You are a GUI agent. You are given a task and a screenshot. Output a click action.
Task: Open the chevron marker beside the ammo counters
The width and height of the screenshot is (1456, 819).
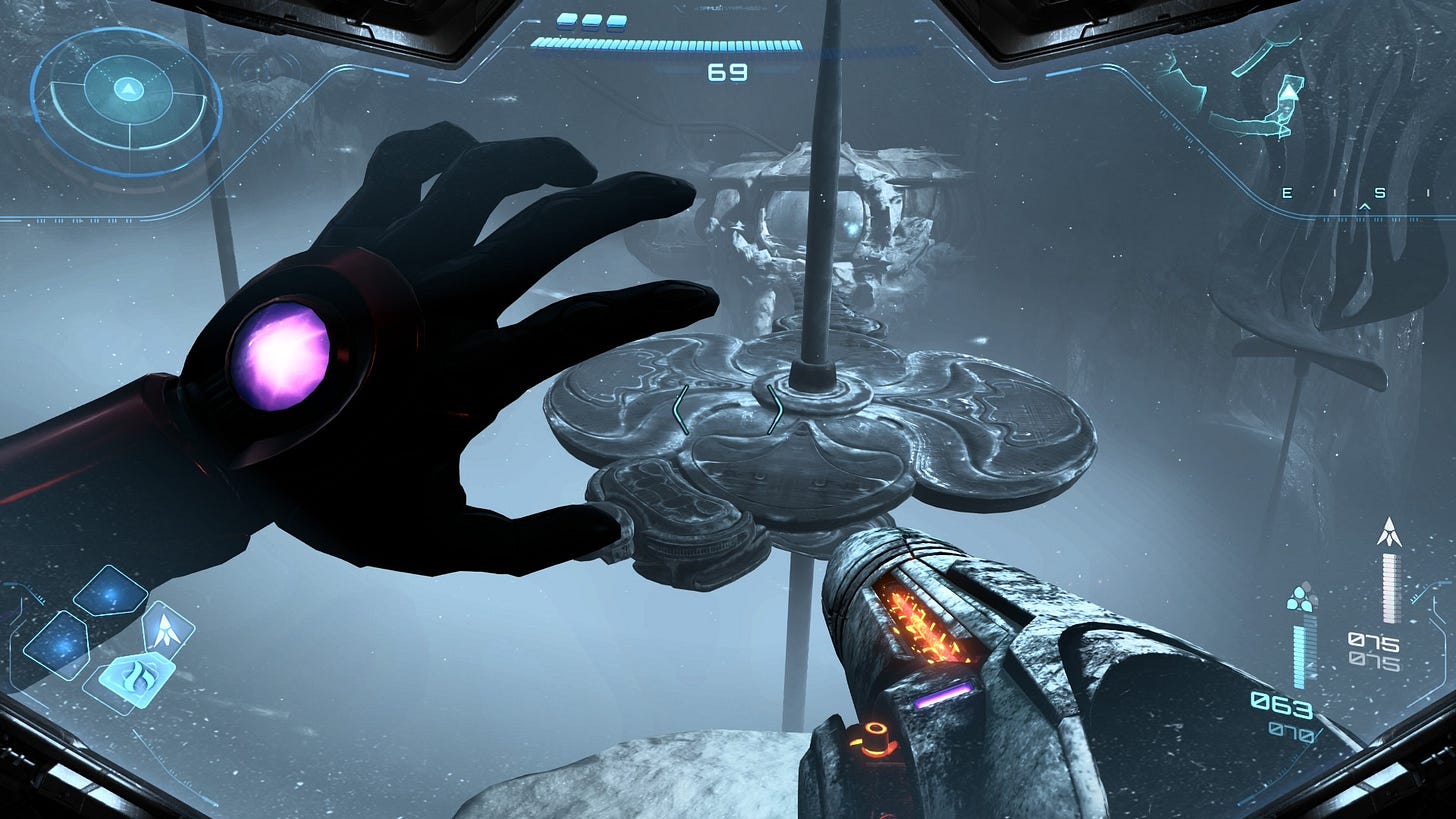tap(1414, 598)
